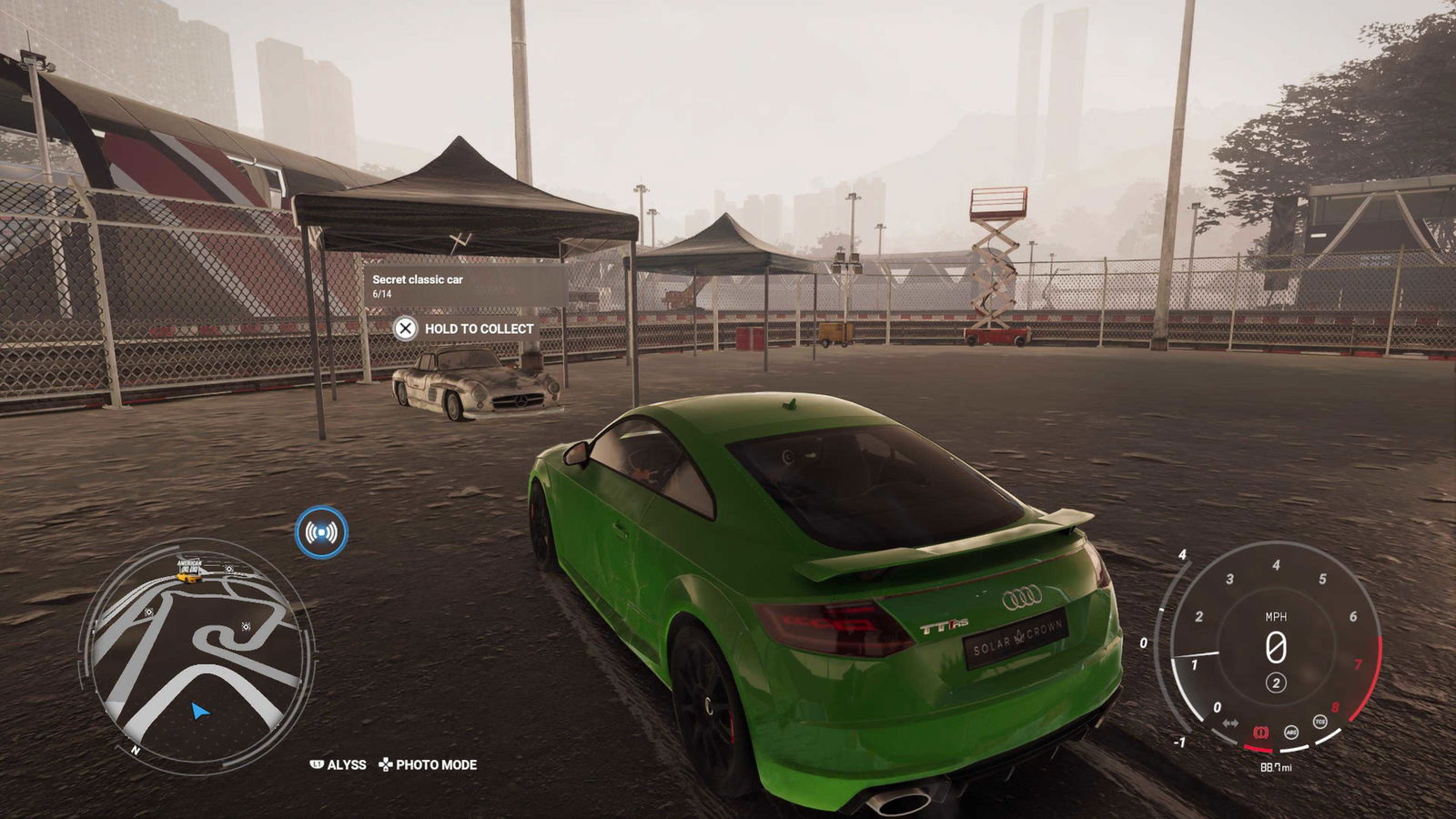The width and height of the screenshot is (1456, 819).
Task: Activate the blue radio signal icon
Action: [321, 532]
